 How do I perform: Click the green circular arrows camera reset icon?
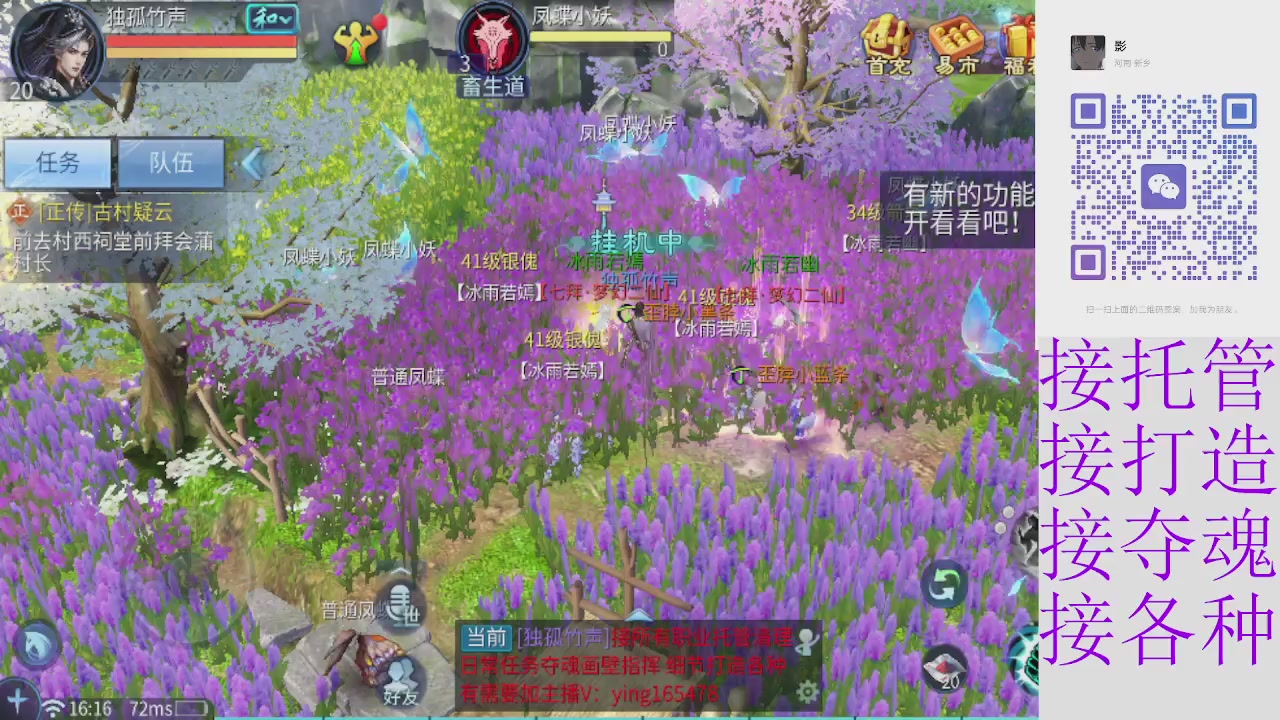(944, 582)
